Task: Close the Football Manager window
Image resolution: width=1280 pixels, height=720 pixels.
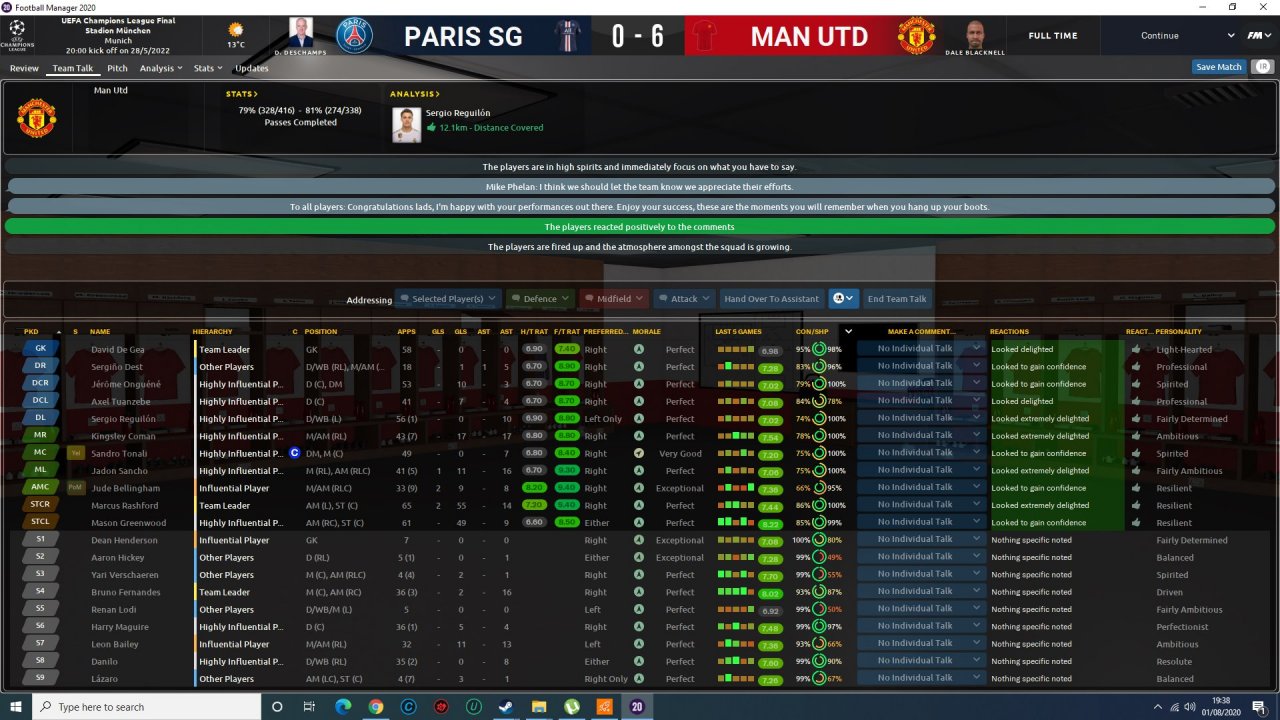Action: pyautogui.click(x=1261, y=7)
